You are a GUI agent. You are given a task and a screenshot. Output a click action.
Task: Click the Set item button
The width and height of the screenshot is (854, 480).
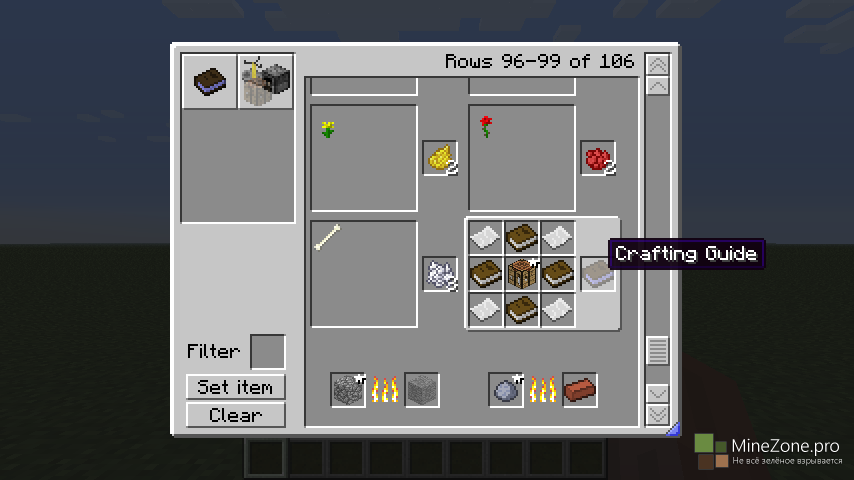(x=235, y=387)
